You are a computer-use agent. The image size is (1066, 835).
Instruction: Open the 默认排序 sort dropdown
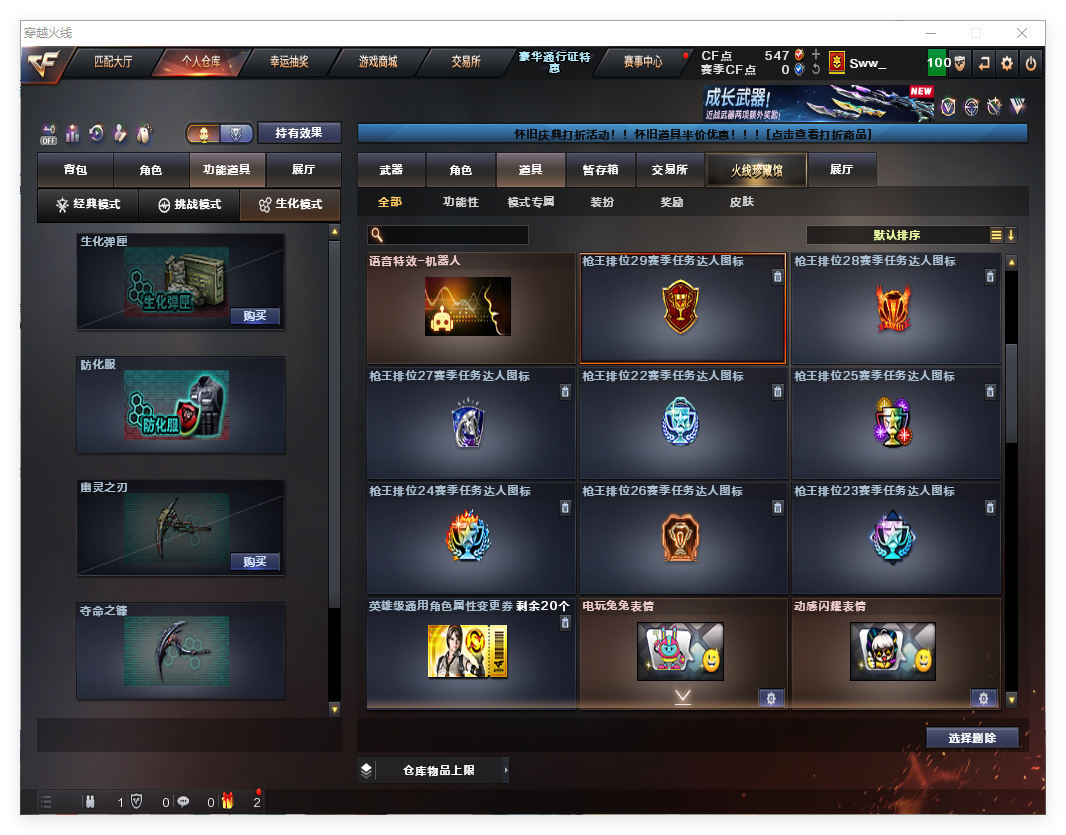tap(896, 236)
